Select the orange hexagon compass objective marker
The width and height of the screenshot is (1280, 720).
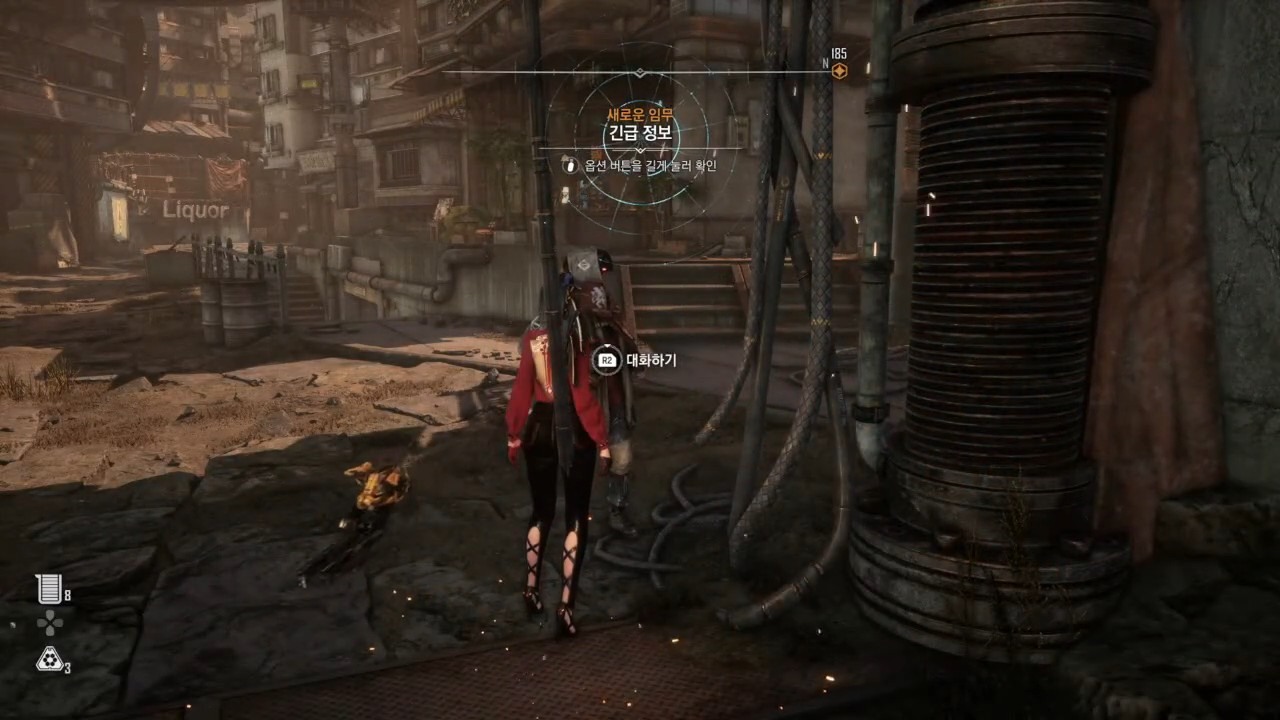pyautogui.click(x=839, y=71)
